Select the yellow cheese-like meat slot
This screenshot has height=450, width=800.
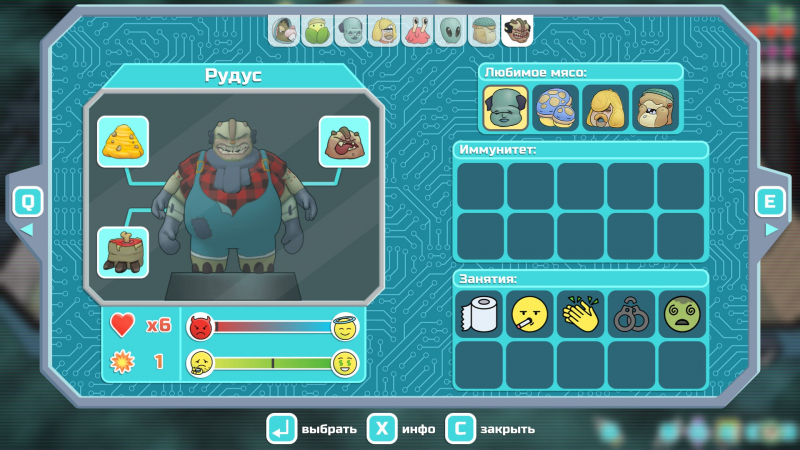pos(123,142)
